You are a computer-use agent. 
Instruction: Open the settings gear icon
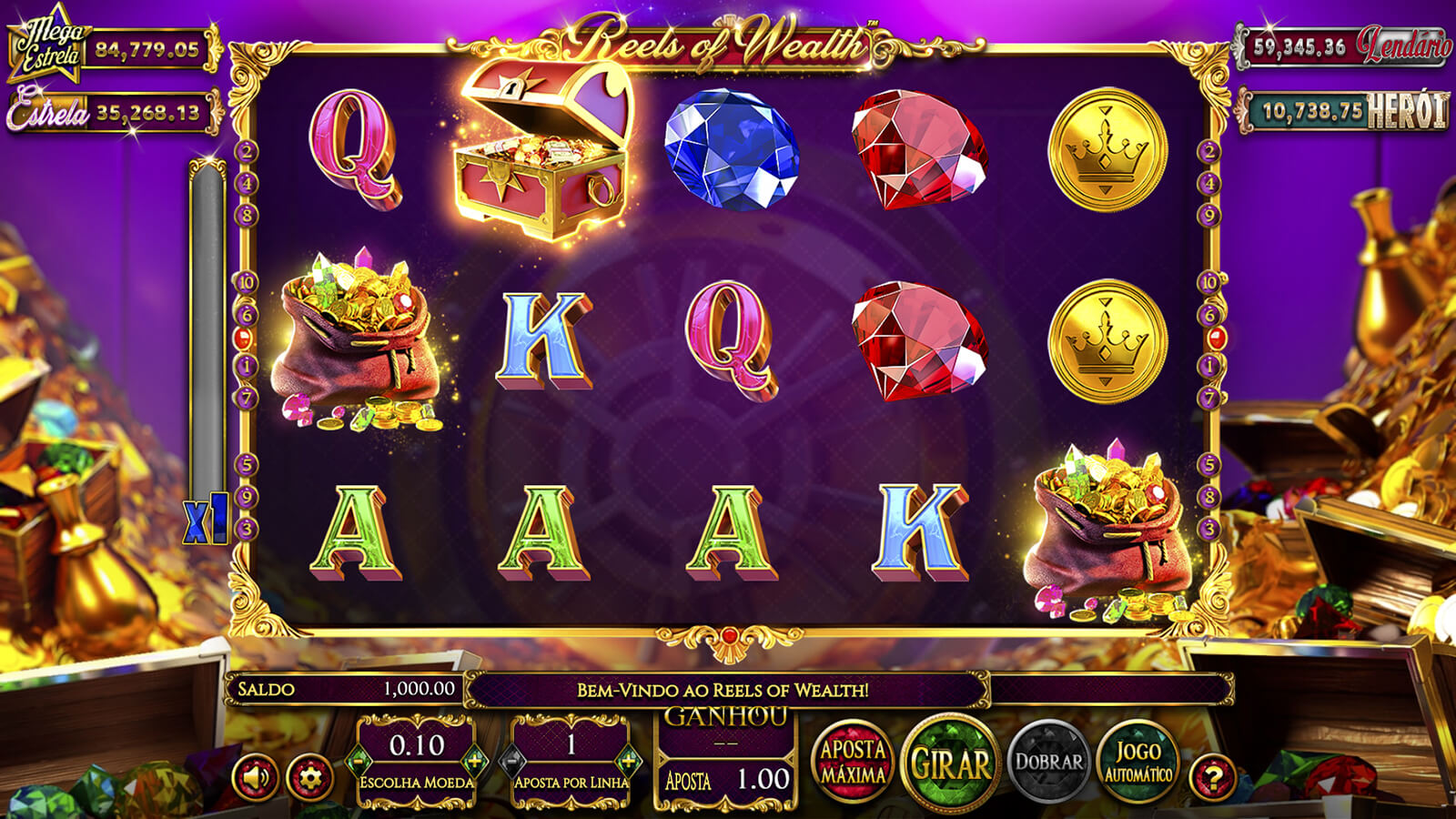click(x=309, y=778)
